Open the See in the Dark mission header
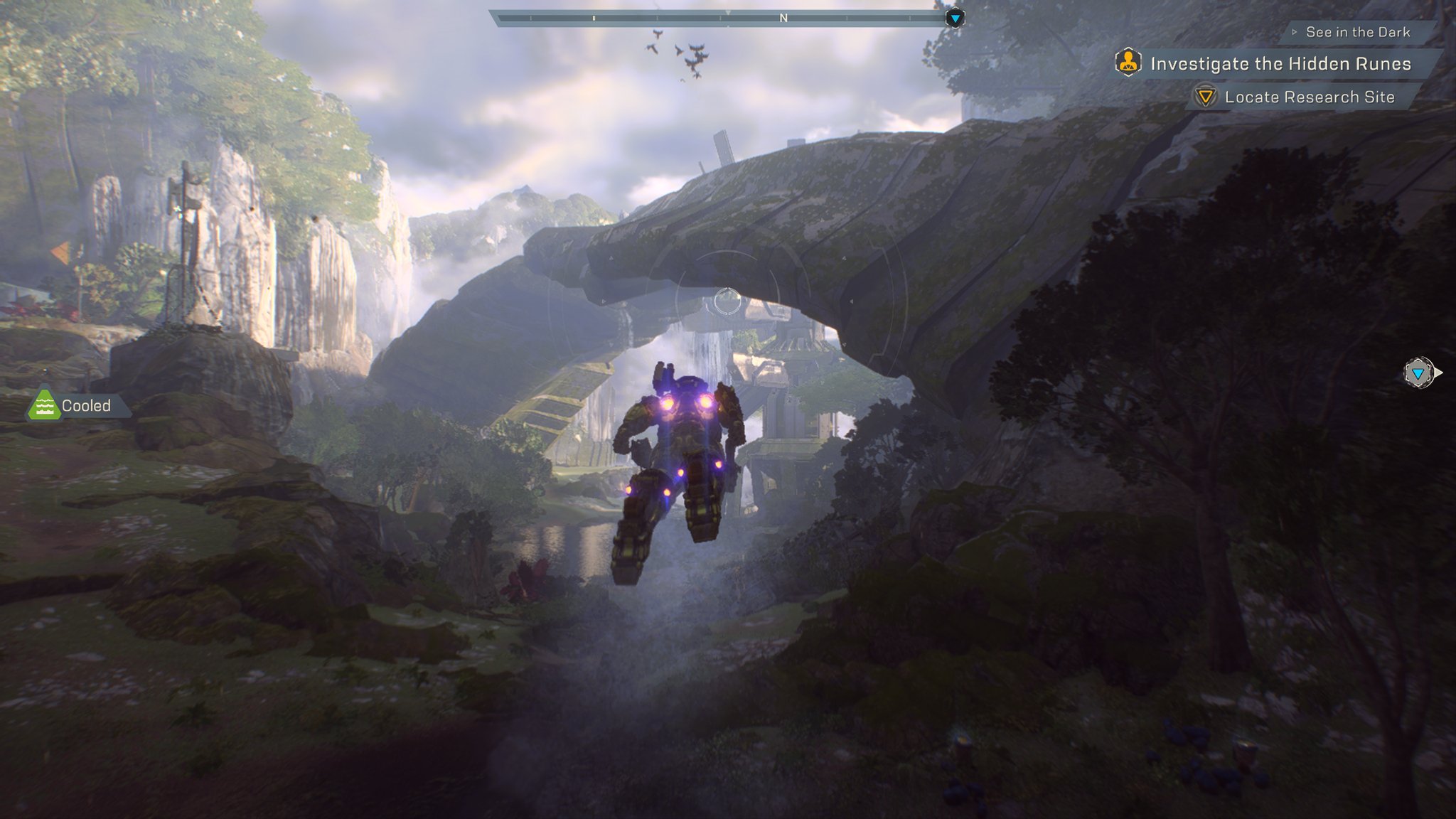Screen dimensions: 1456x819 [1357, 32]
